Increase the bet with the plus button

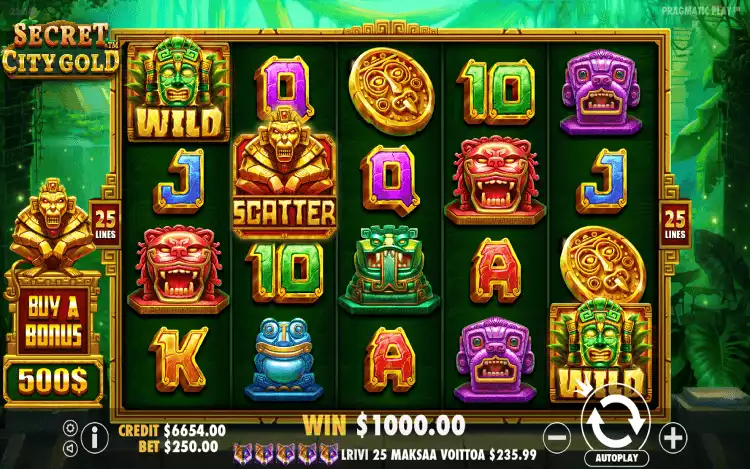point(673,436)
